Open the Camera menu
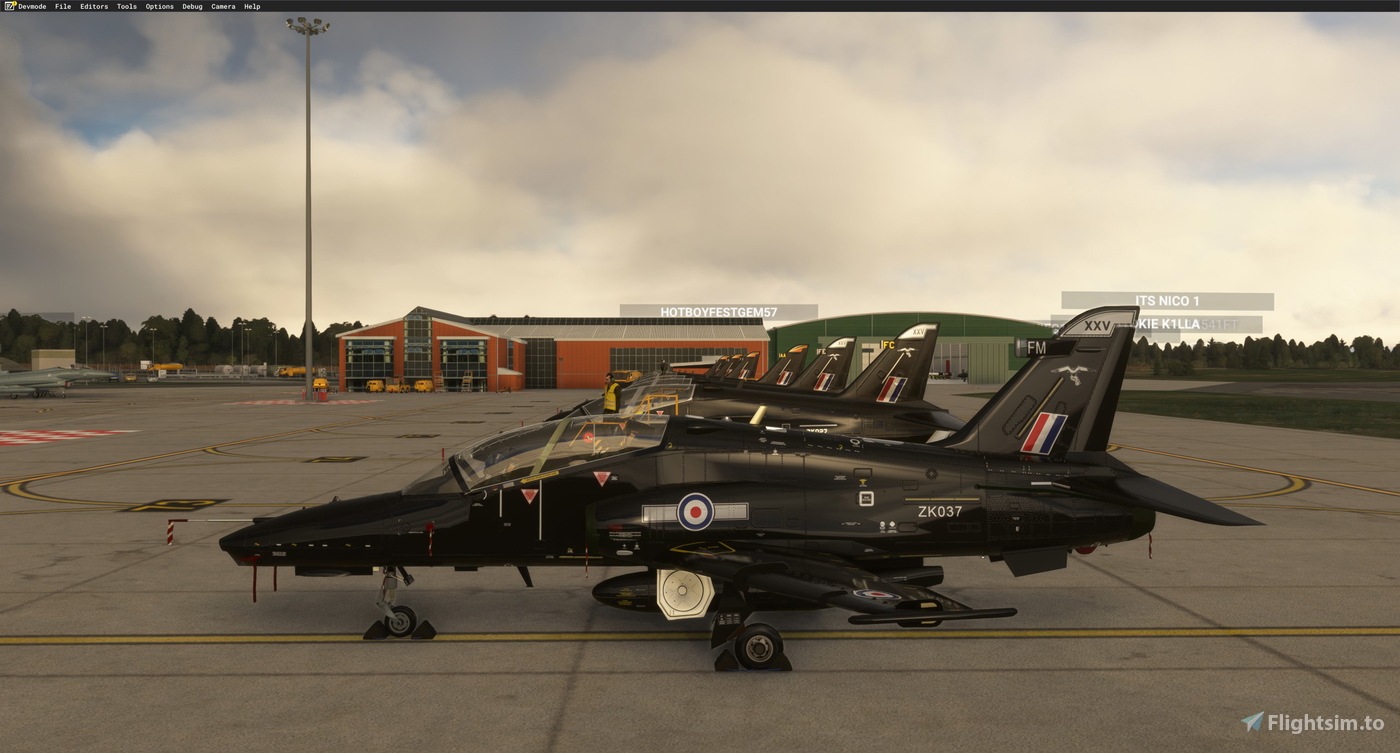Image resolution: width=1400 pixels, height=753 pixels. click(x=221, y=5)
